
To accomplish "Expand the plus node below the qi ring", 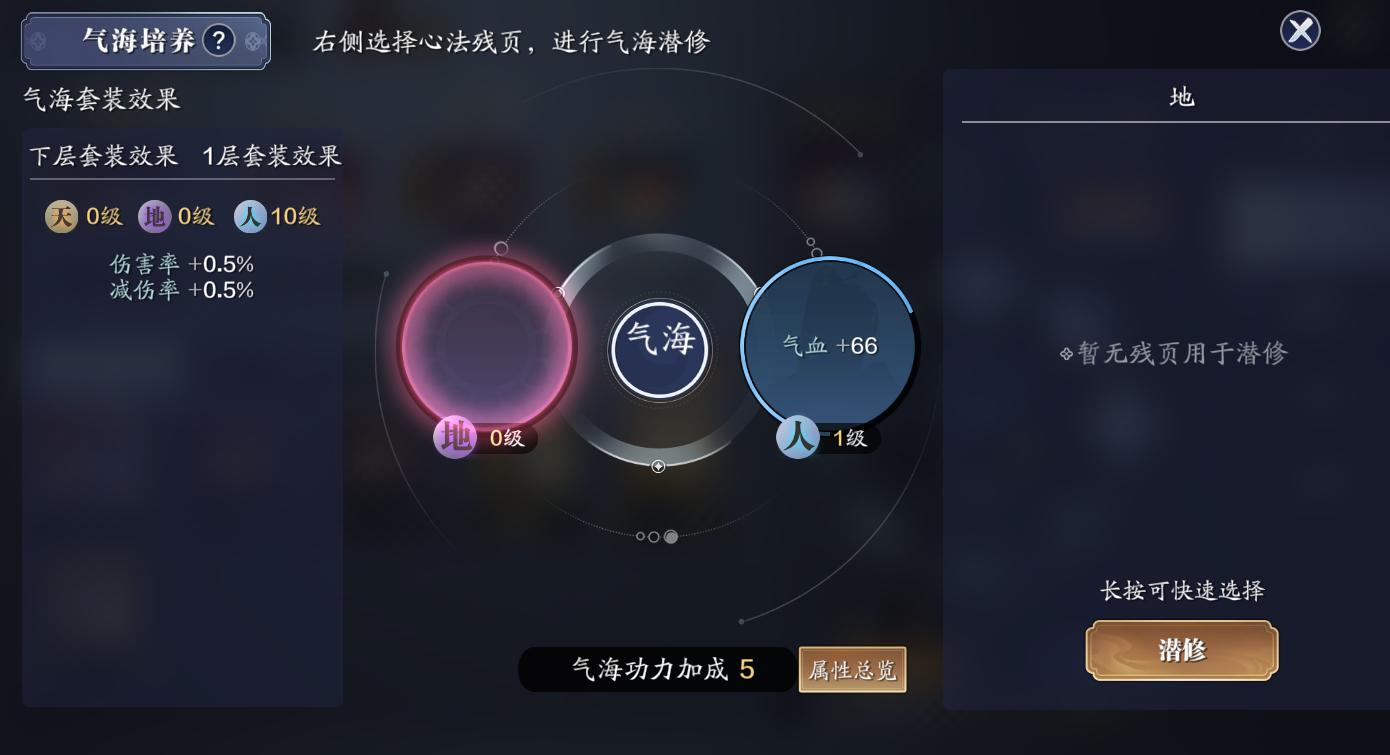I will pyautogui.click(x=657, y=466).
